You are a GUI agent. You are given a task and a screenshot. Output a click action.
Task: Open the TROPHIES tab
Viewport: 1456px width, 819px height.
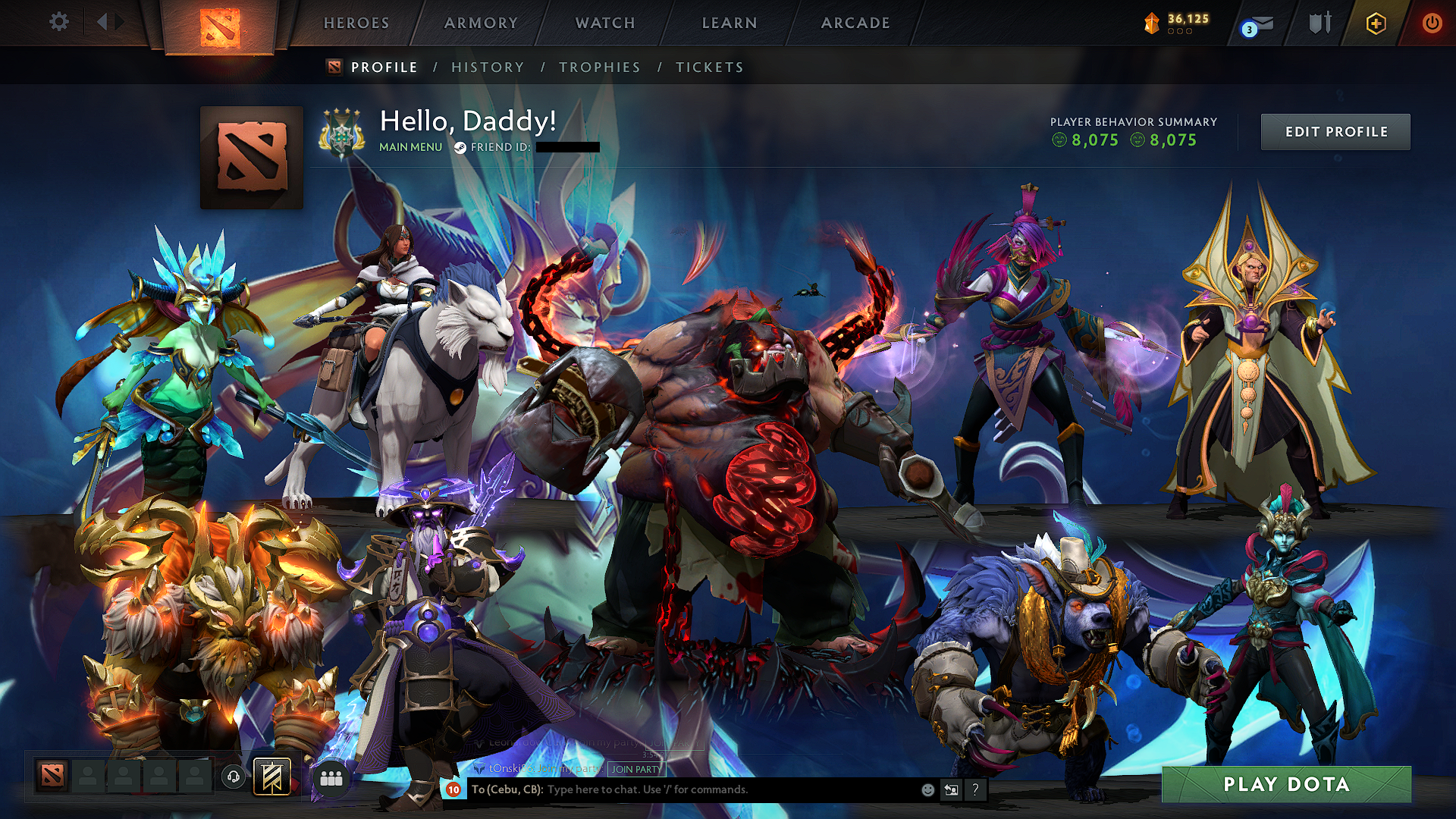599,67
